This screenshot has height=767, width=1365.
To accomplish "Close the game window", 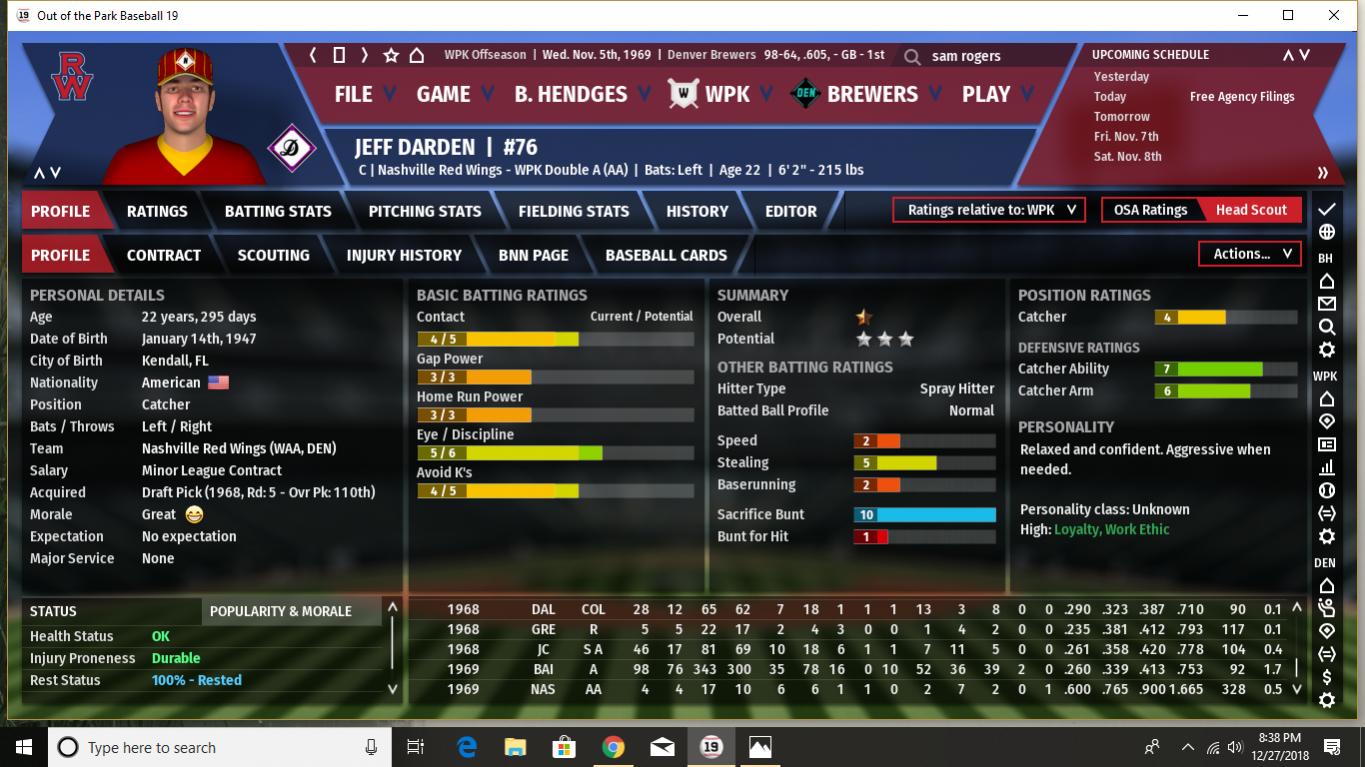I will [x=1334, y=15].
